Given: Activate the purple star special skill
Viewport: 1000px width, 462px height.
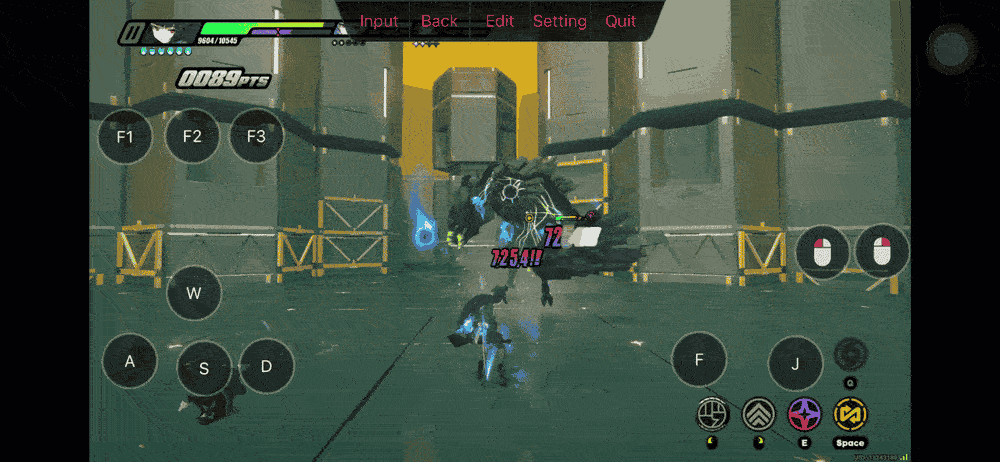Looking at the screenshot, I should tap(804, 413).
